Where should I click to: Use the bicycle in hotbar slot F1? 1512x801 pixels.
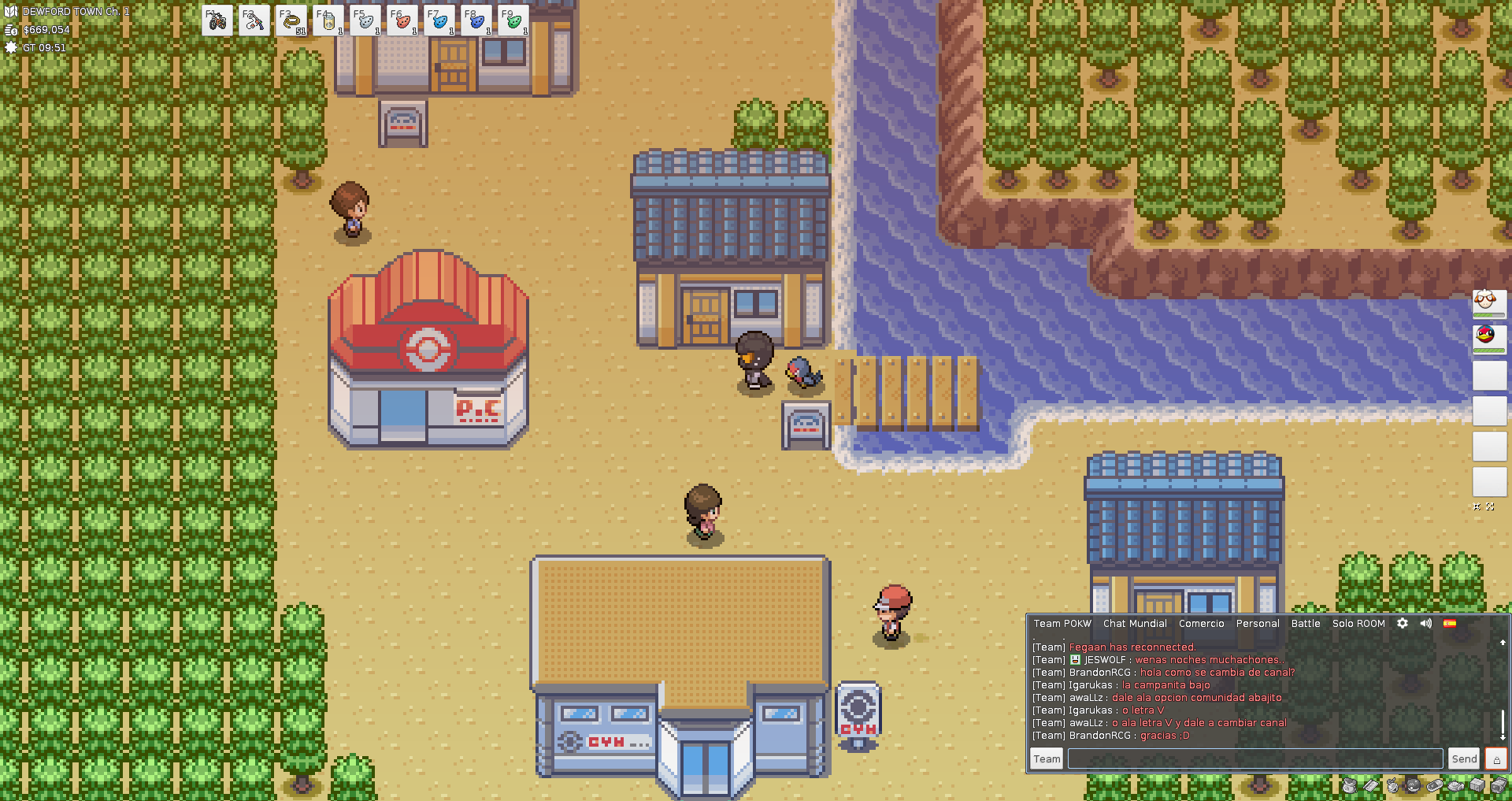(217, 20)
